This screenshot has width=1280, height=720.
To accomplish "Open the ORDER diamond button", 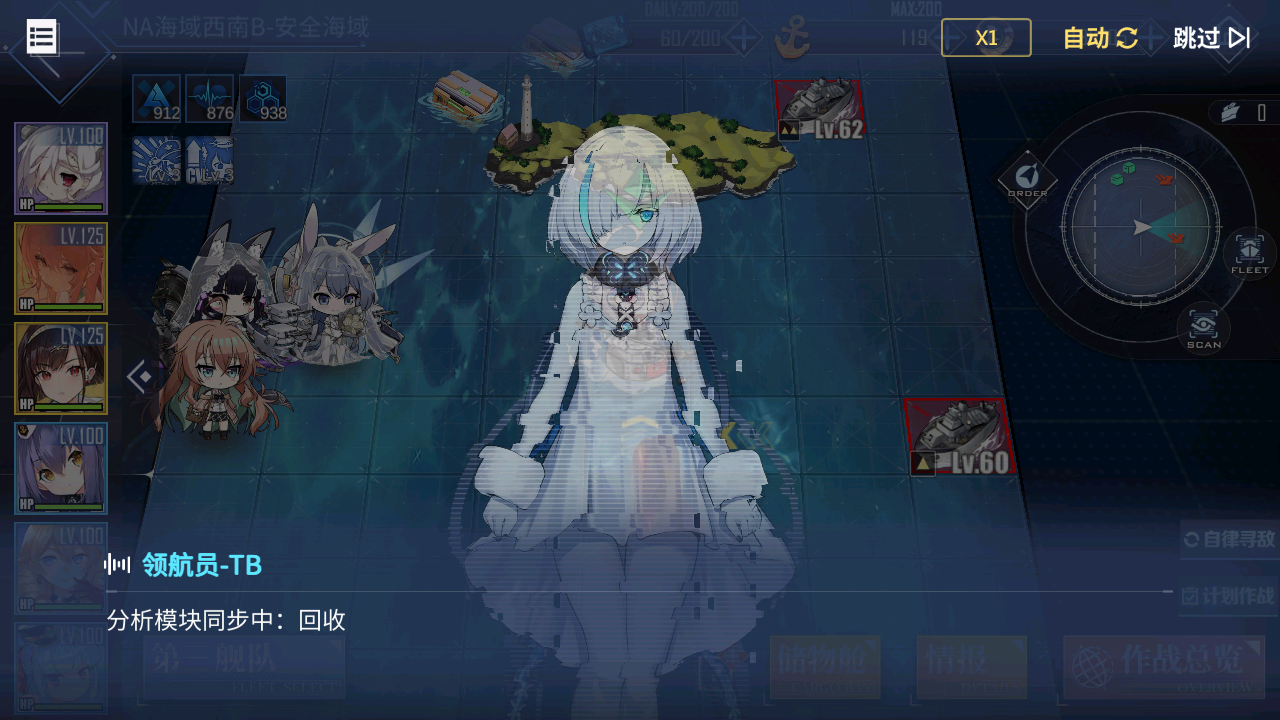I will click(1027, 180).
